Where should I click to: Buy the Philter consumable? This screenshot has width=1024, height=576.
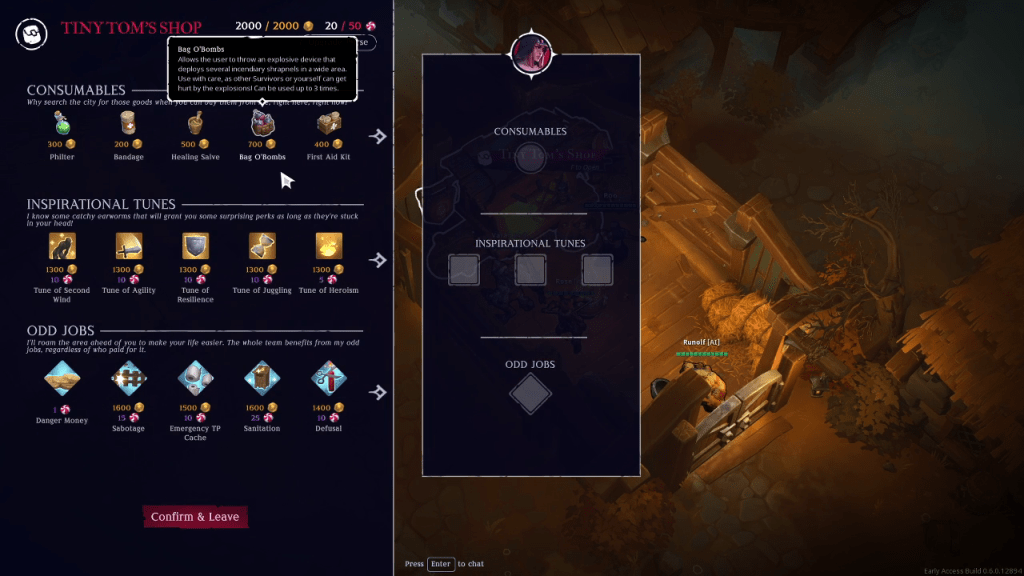click(63, 124)
